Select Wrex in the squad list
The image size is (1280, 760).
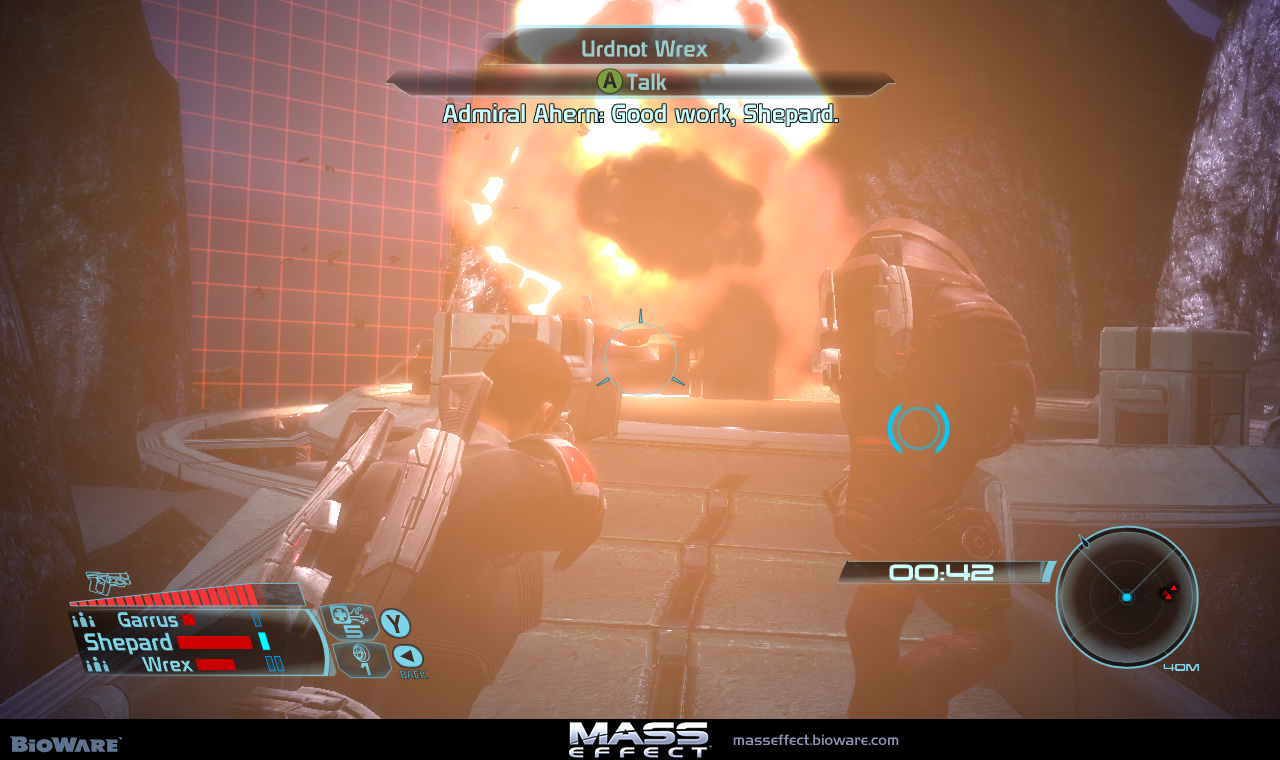(167, 664)
